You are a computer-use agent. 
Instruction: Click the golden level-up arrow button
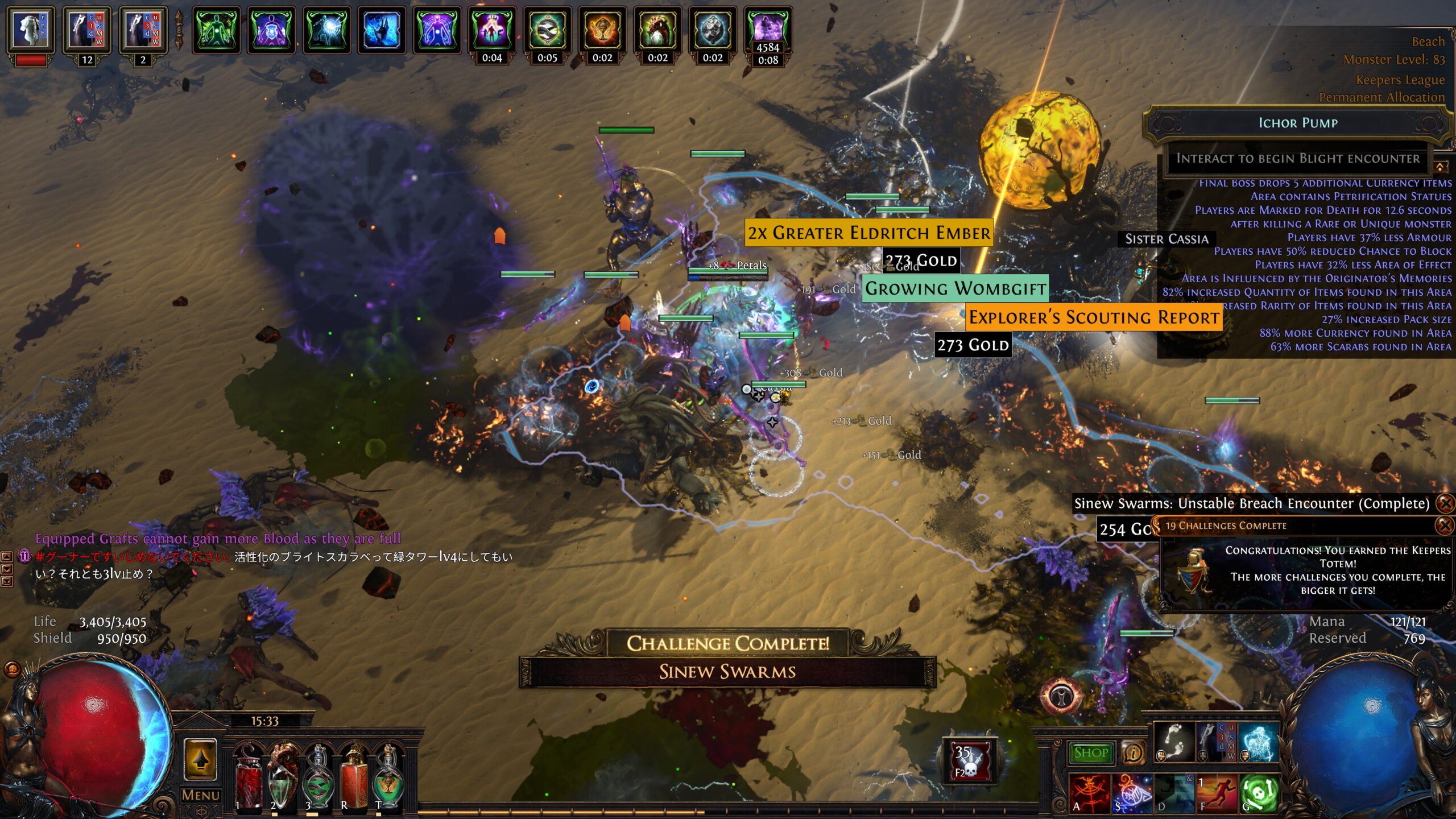click(x=200, y=760)
